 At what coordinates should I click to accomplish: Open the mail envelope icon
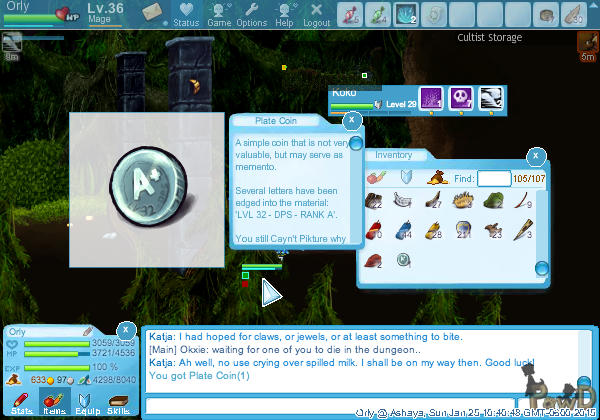tap(152, 12)
